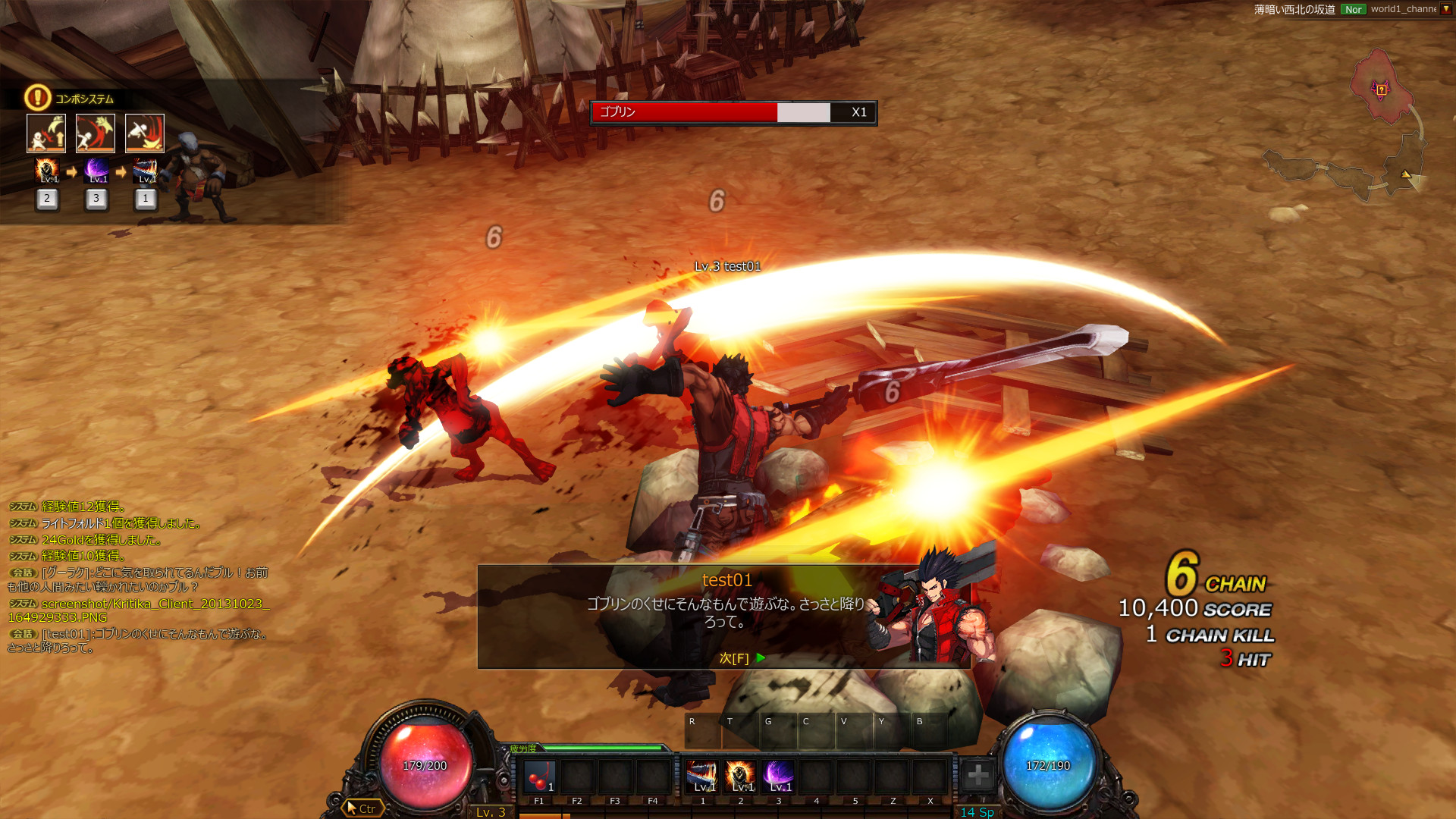The width and height of the screenshot is (1456, 819).
Task: Click the green Nor difficulty badge
Action: pyautogui.click(x=1353, y=9)
